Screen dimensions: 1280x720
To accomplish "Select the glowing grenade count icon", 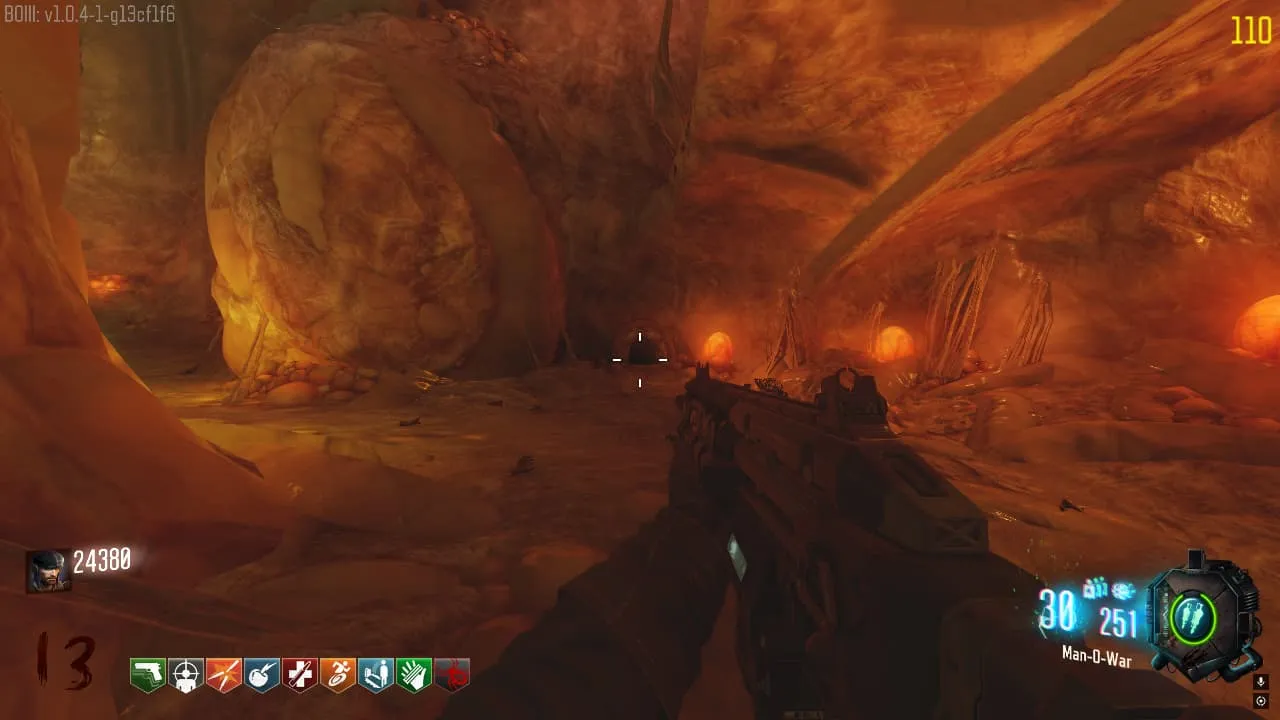I will coord(1096,589).
